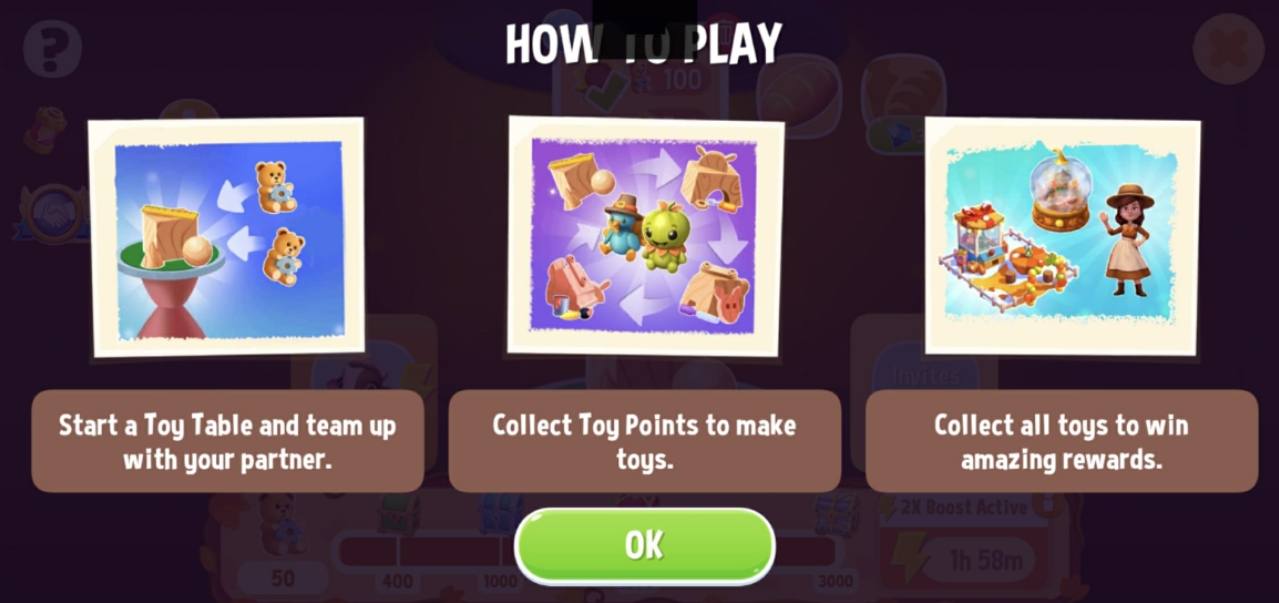
Task: Close the event window with the dimmed X
Action: tap(1227, 48)
